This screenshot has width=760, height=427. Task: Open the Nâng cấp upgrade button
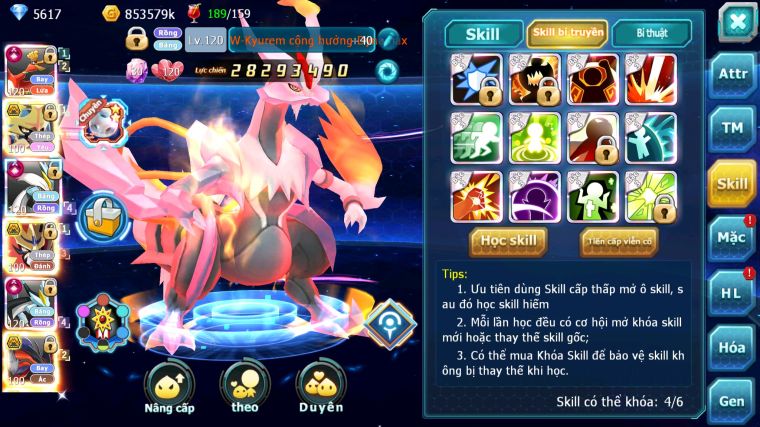(168, 387)
